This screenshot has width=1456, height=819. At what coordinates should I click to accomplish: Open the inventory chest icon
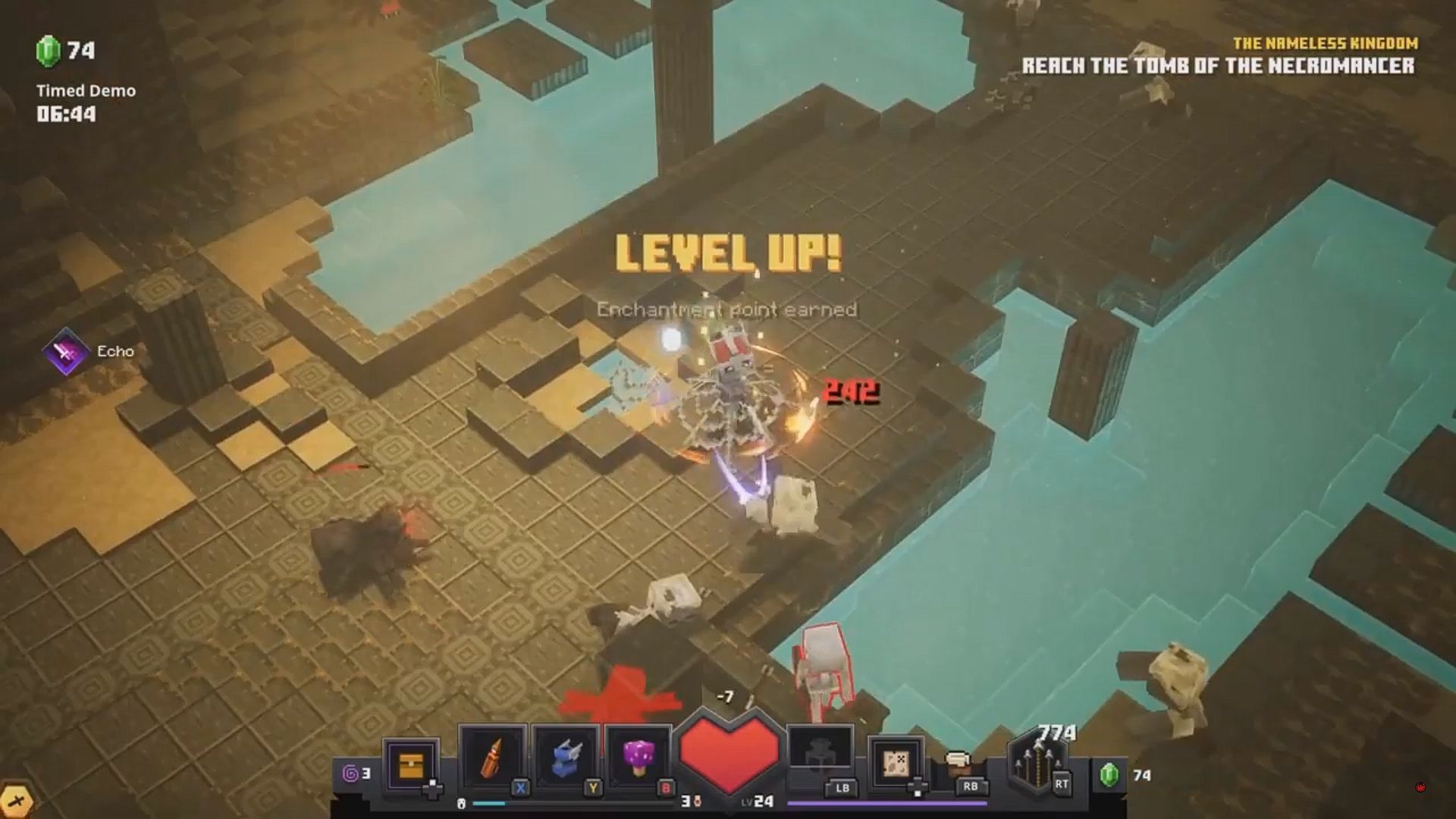(x=412, y=764)
